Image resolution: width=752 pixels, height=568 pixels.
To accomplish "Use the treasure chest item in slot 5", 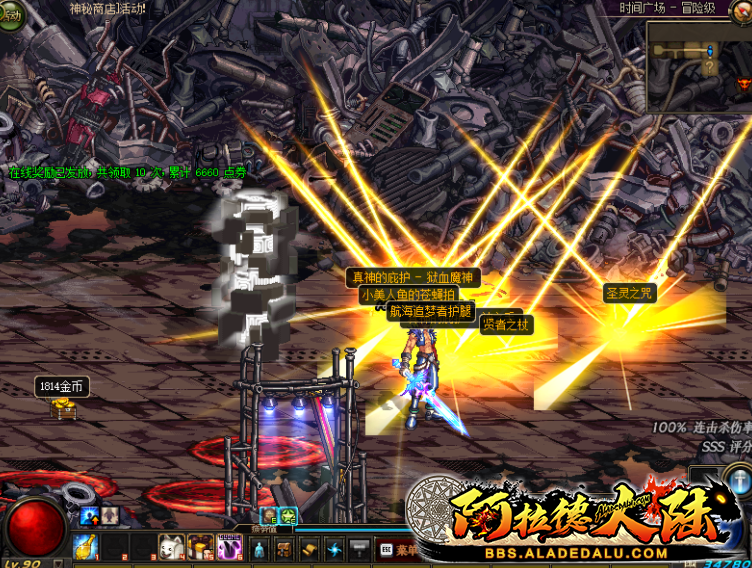I will [200, 548].
